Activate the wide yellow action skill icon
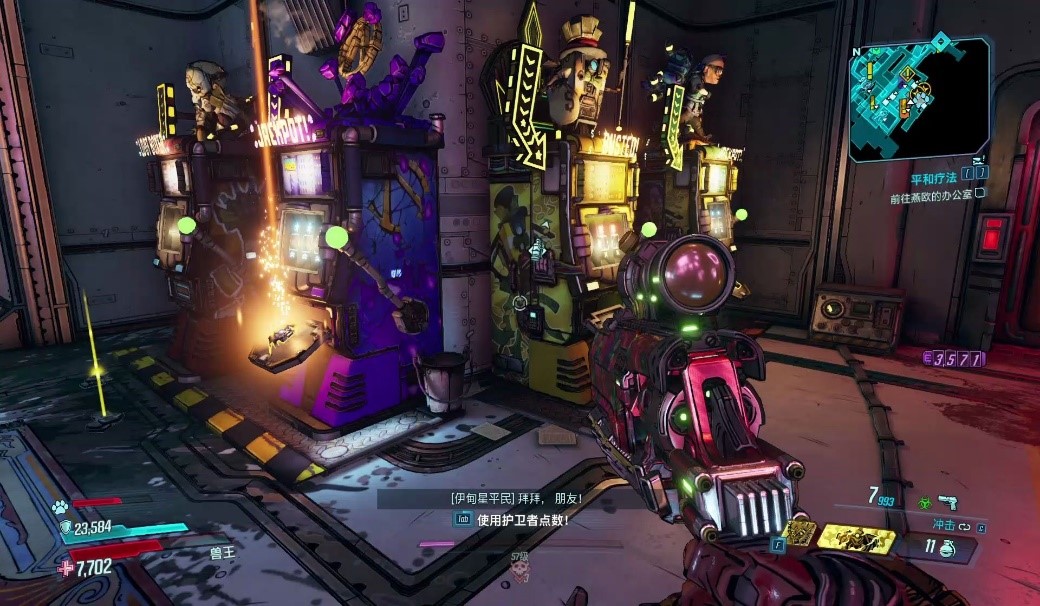The width and height of the screenshot is (1040, 606). click(x=855, y=539)
